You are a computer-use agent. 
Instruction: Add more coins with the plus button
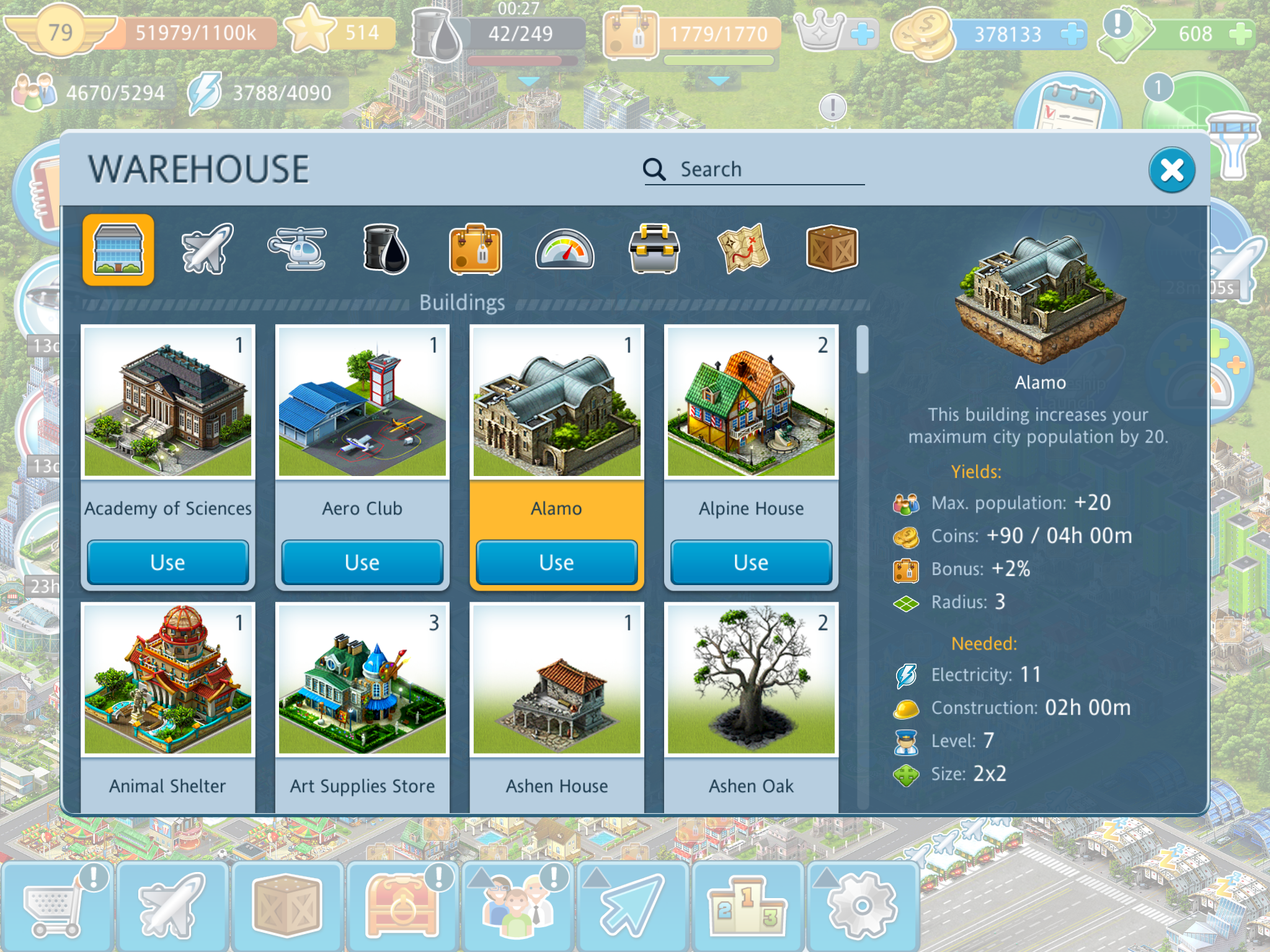[1072, 34]
